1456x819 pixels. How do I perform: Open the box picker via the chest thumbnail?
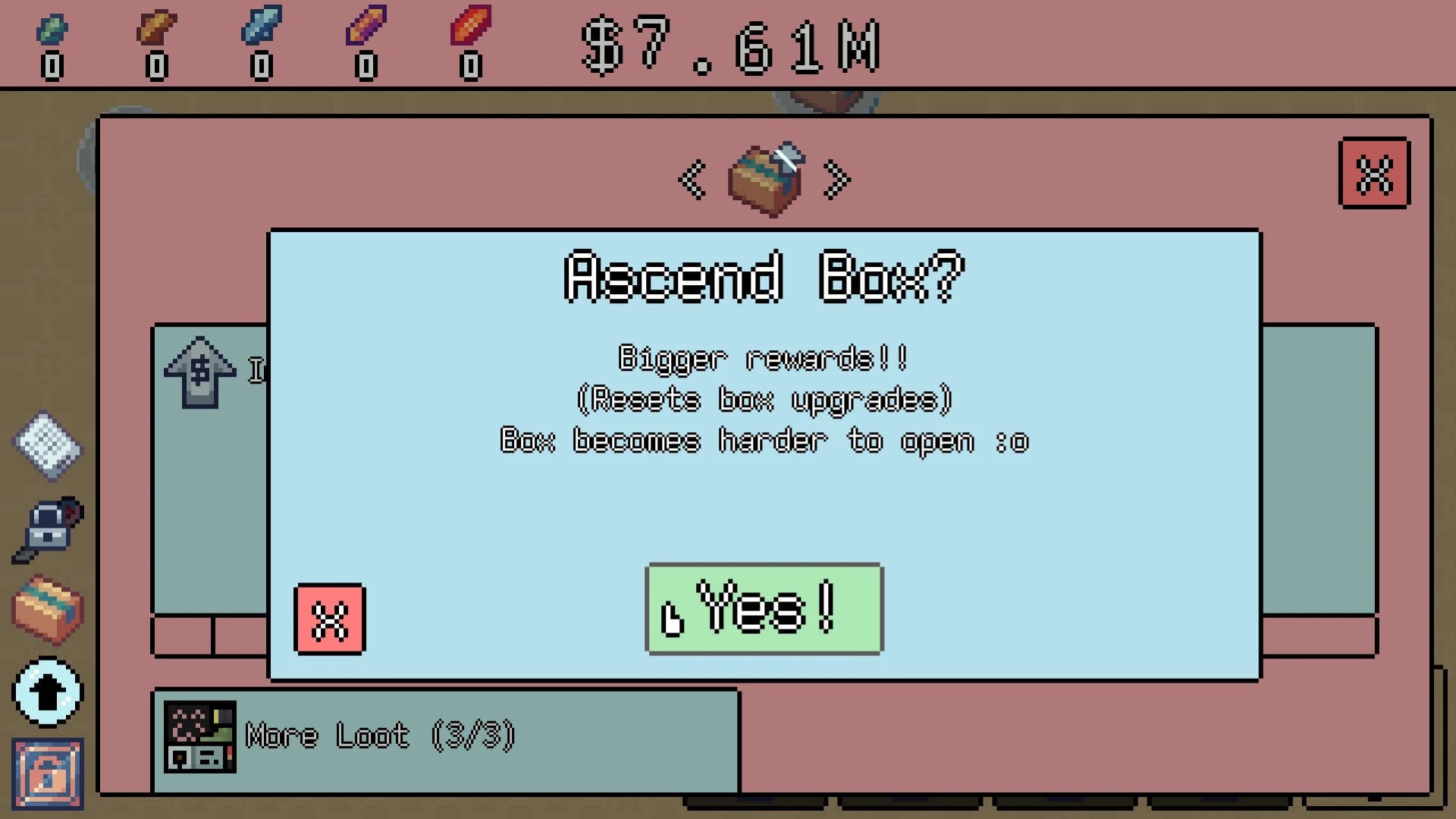(x=764, y=180)
